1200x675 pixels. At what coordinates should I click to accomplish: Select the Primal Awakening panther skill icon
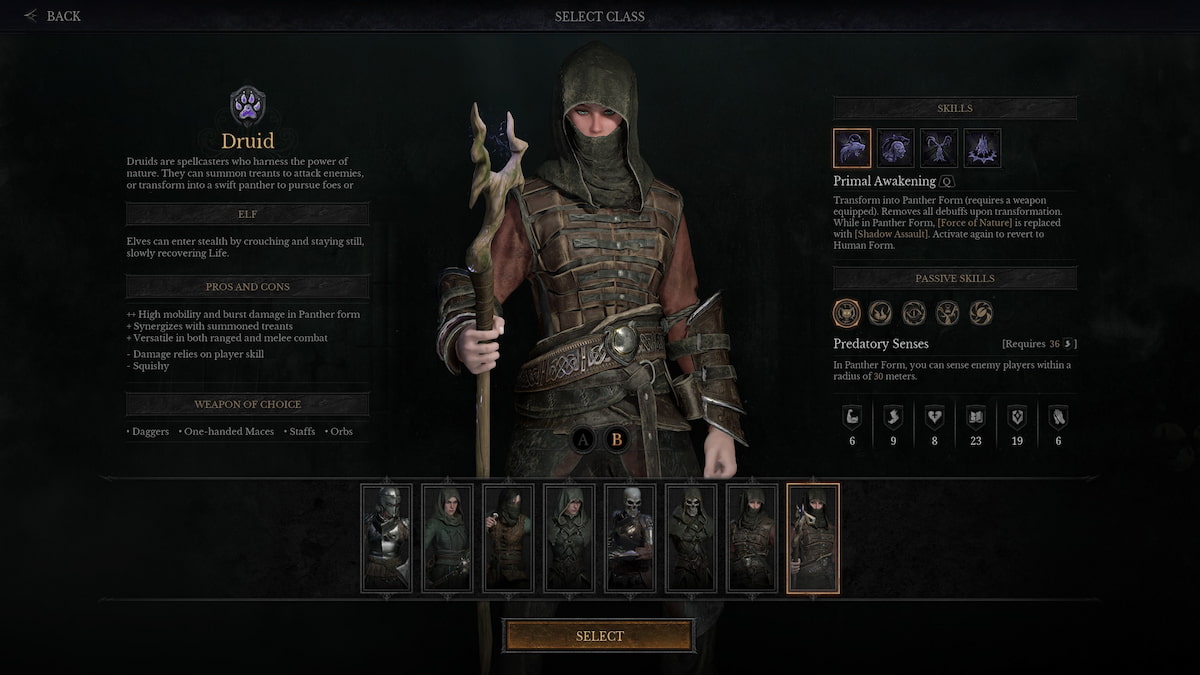852,148
